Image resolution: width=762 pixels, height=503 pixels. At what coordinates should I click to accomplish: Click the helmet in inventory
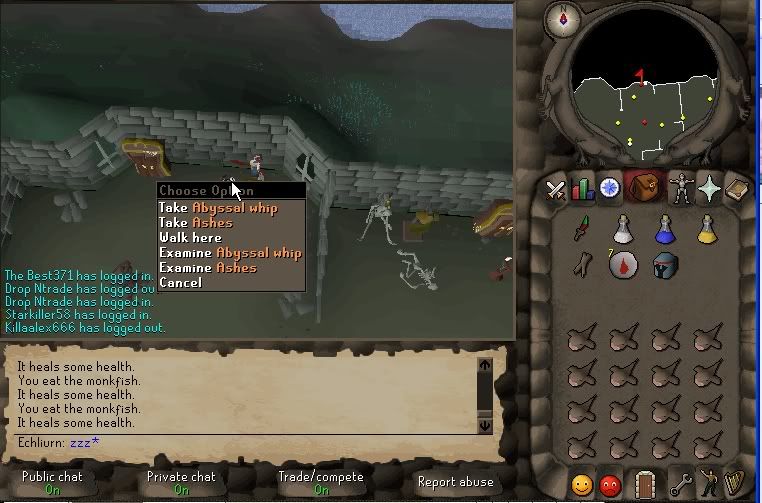(x=665, y=266)
